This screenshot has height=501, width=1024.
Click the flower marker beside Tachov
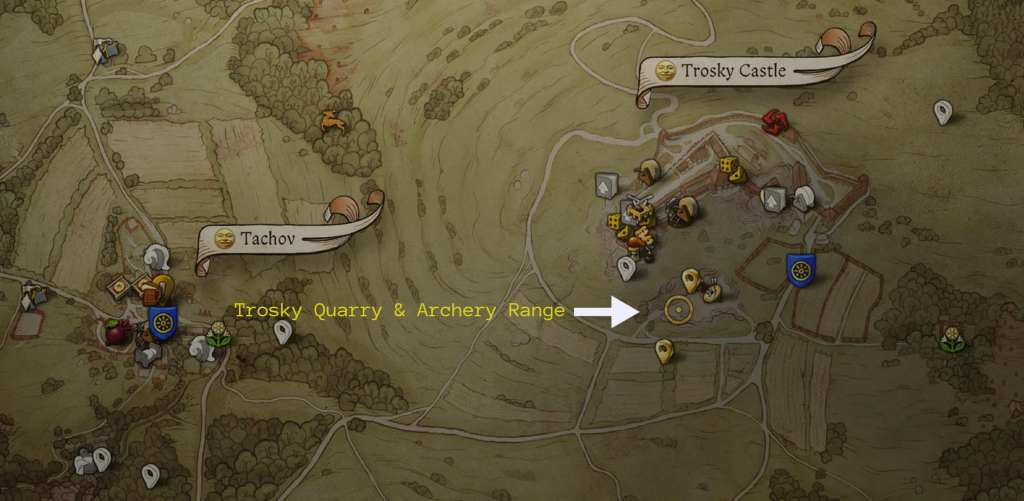click(x=218, y=336)
